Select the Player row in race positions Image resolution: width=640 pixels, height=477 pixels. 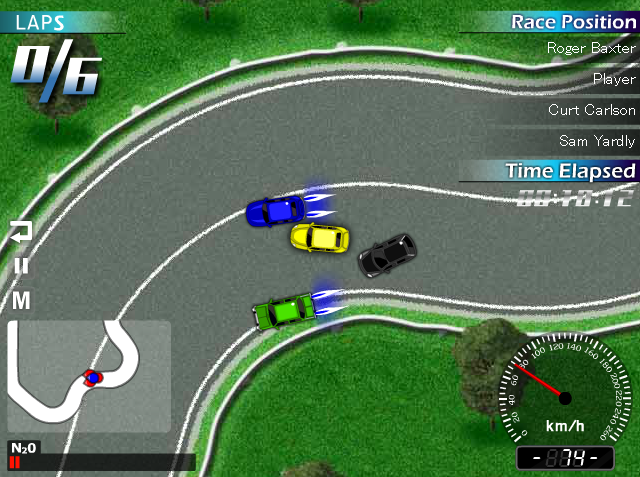tap(613, 79)
